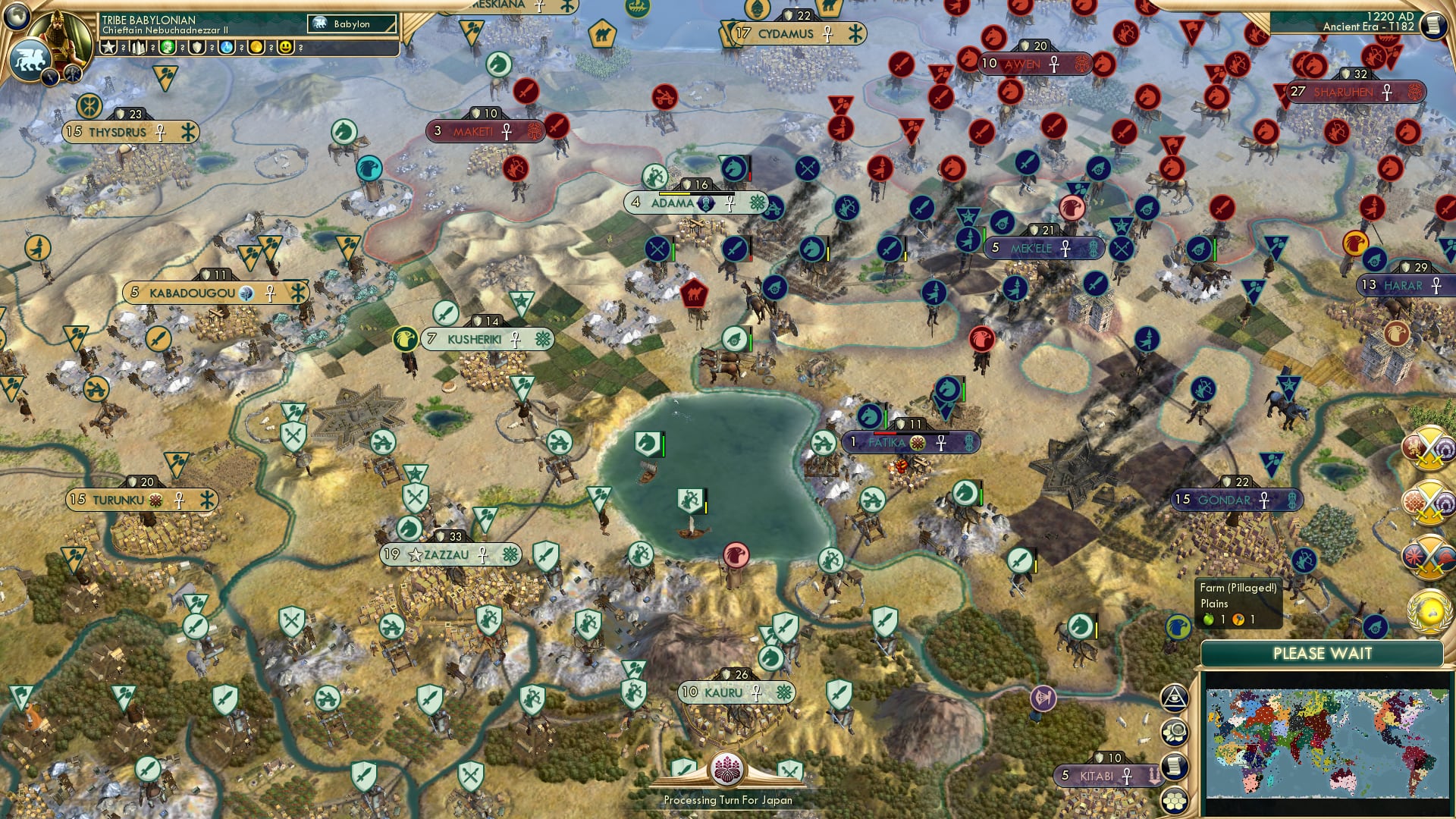The width and height of the screenshot is (1456, 819).
Task: Click the golden globe world congress notification
Action: coord(1427,607)
